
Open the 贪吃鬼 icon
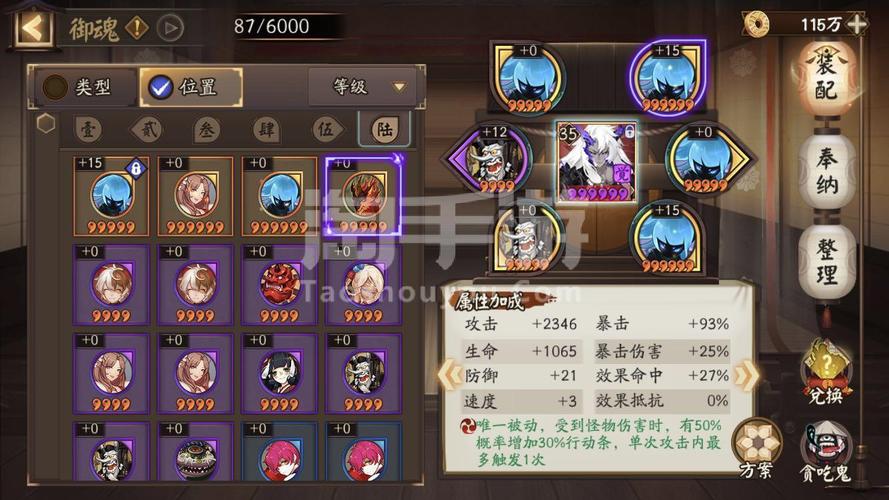(x=826, y=448)
